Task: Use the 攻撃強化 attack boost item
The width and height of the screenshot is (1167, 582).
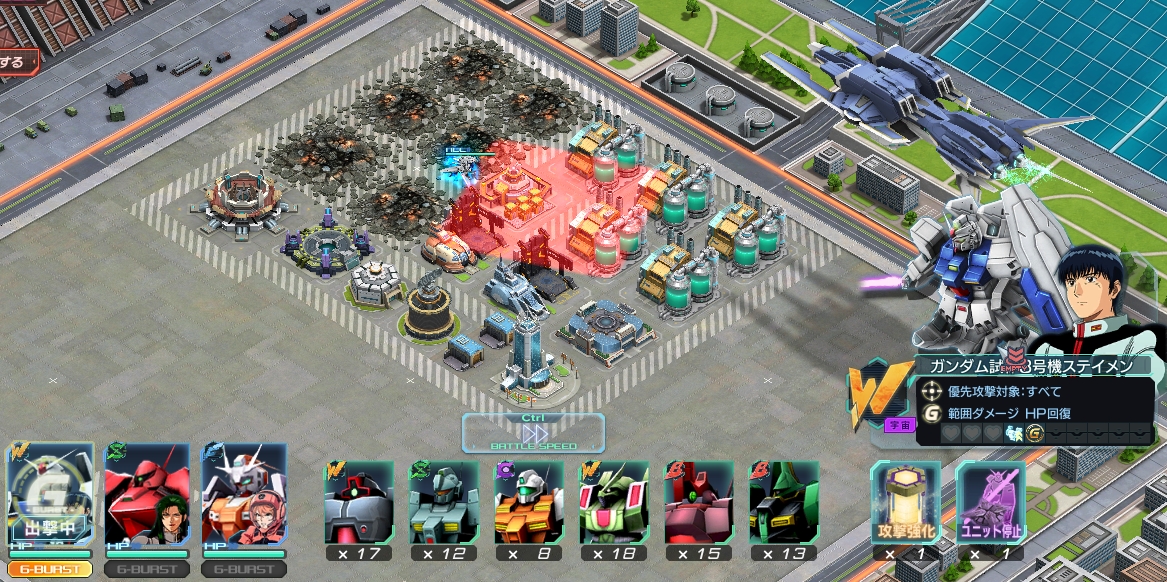Action: [x=905, y=502]
